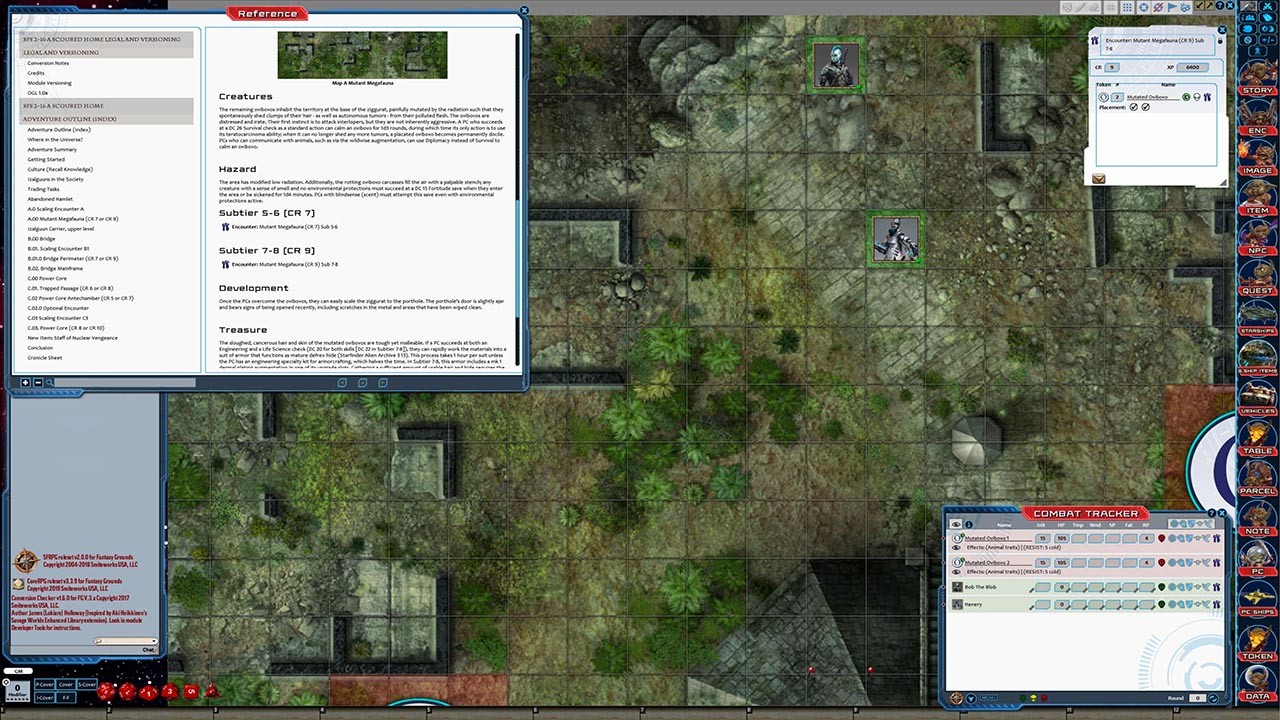Check the first Placement mark in the encounter window
Image resolution: width=1280 pixels, height=720 pixels.
coord(1133,107)
